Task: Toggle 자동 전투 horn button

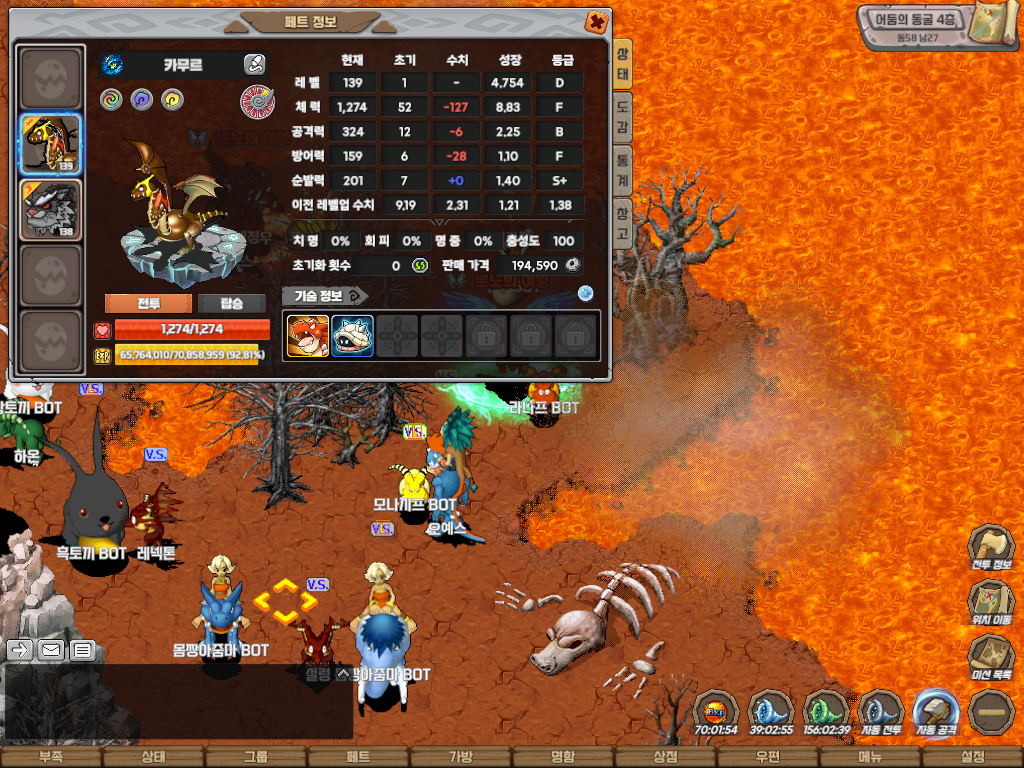Action: (x=881, y=712)
